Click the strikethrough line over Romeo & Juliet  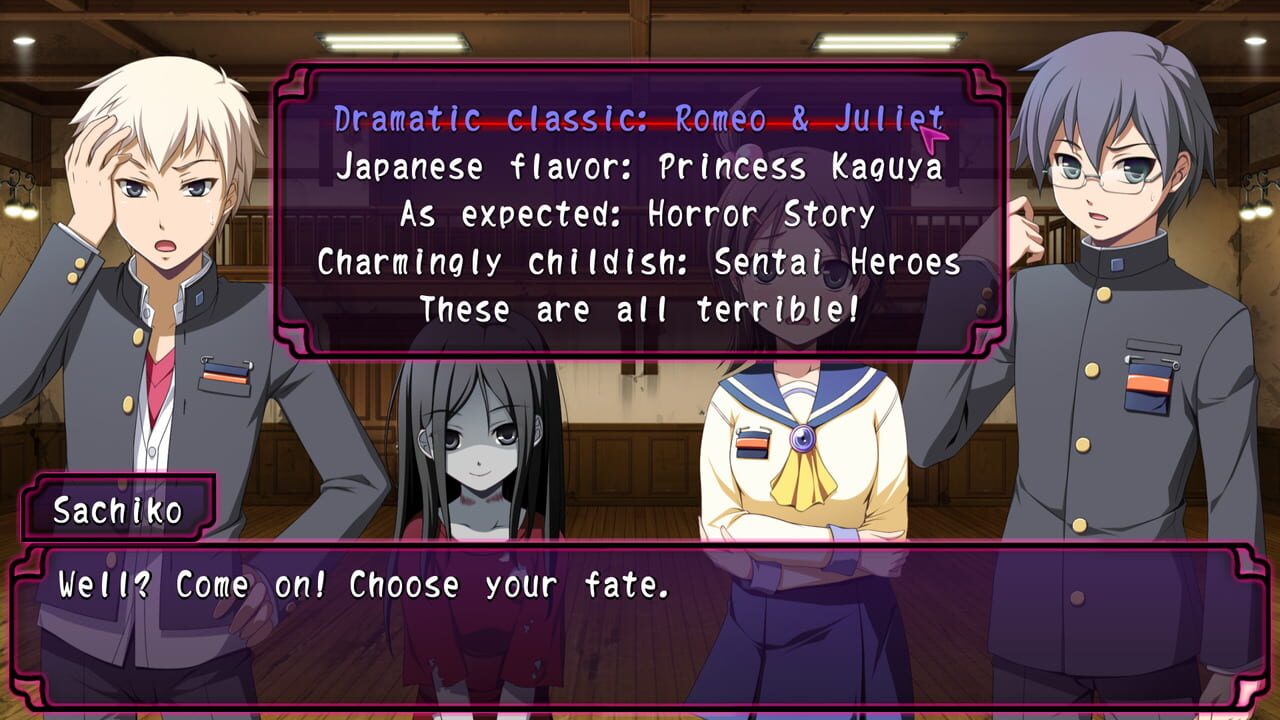coord(640,119)
